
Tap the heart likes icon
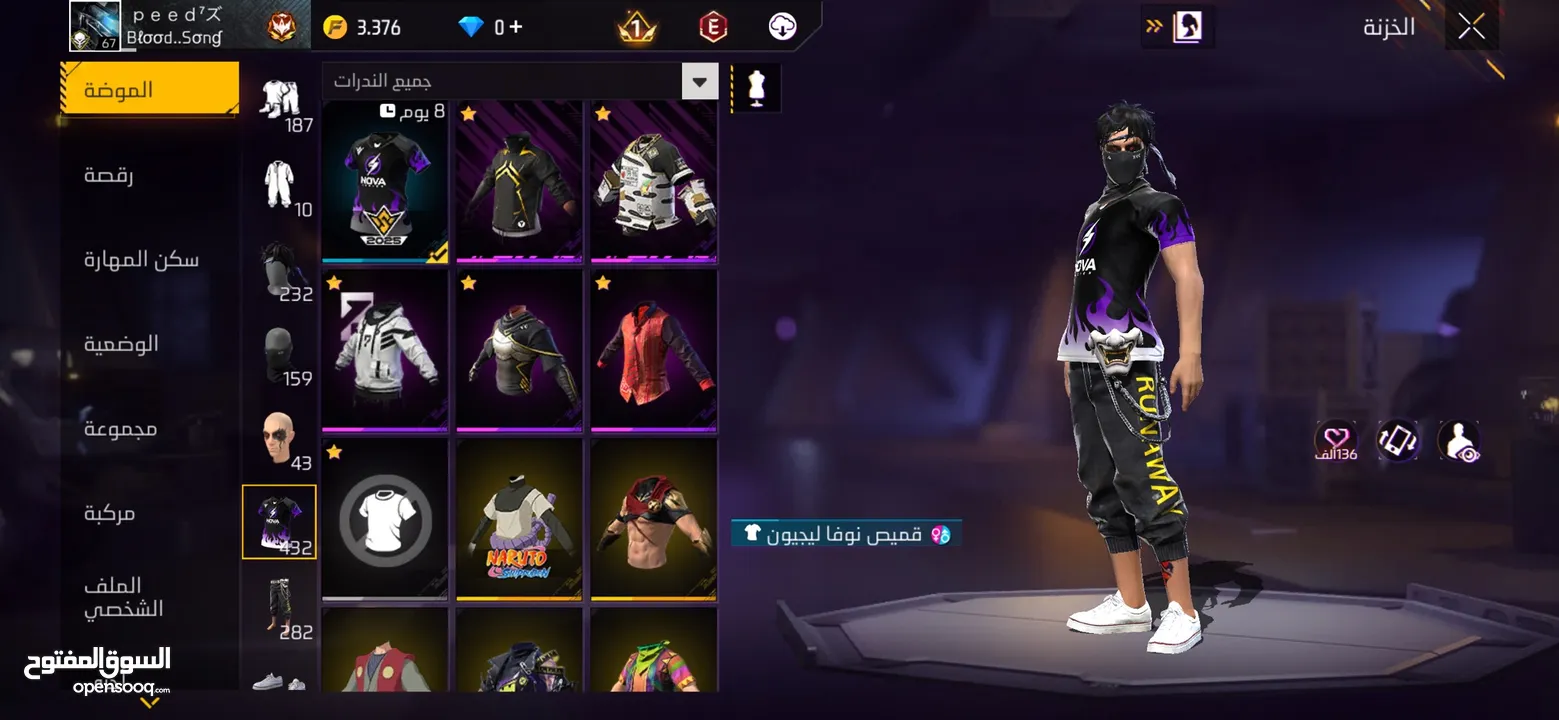(x=1336, y=439)
